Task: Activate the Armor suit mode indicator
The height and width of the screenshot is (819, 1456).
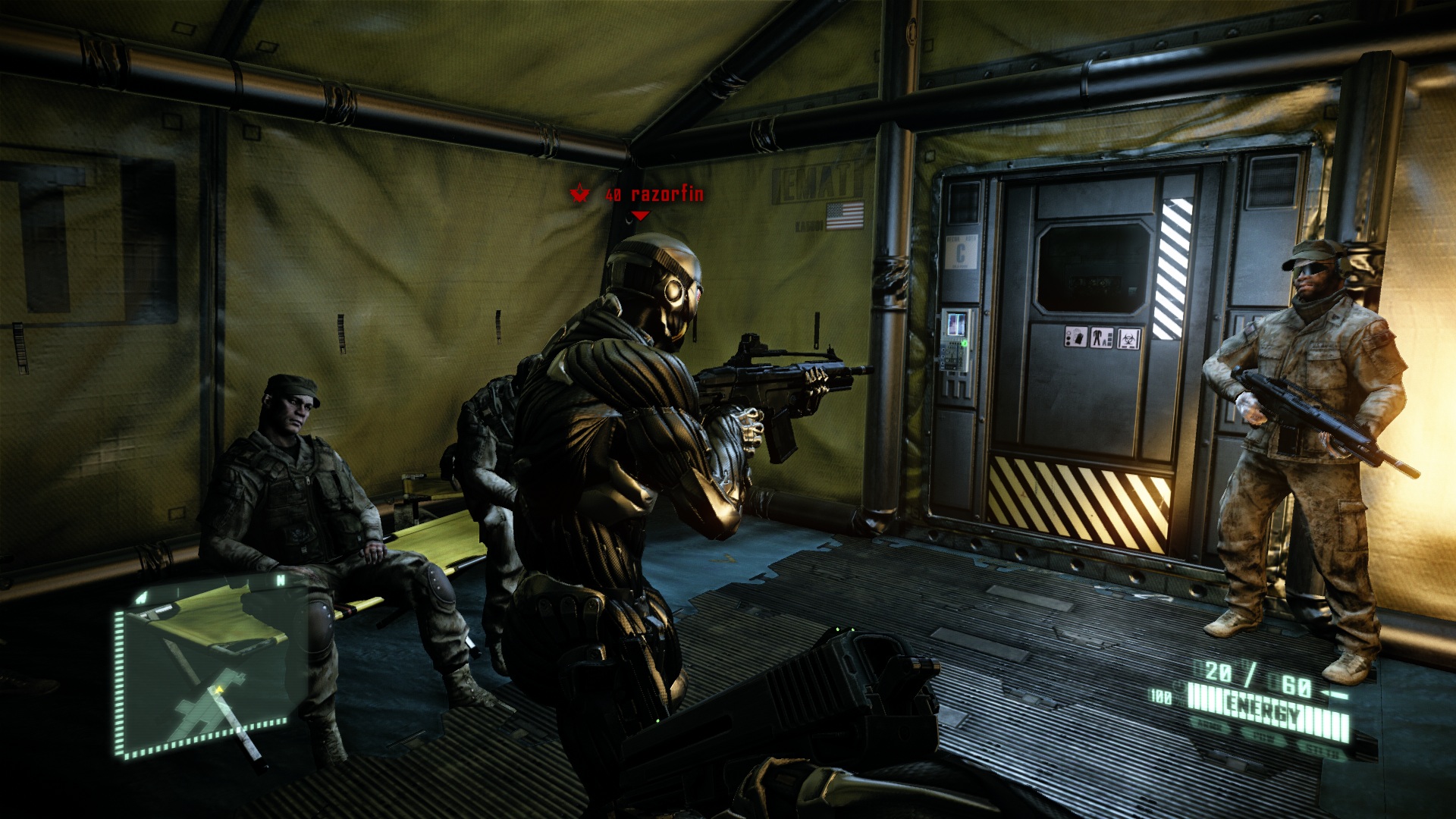Action: click(x=1210, y=723)
